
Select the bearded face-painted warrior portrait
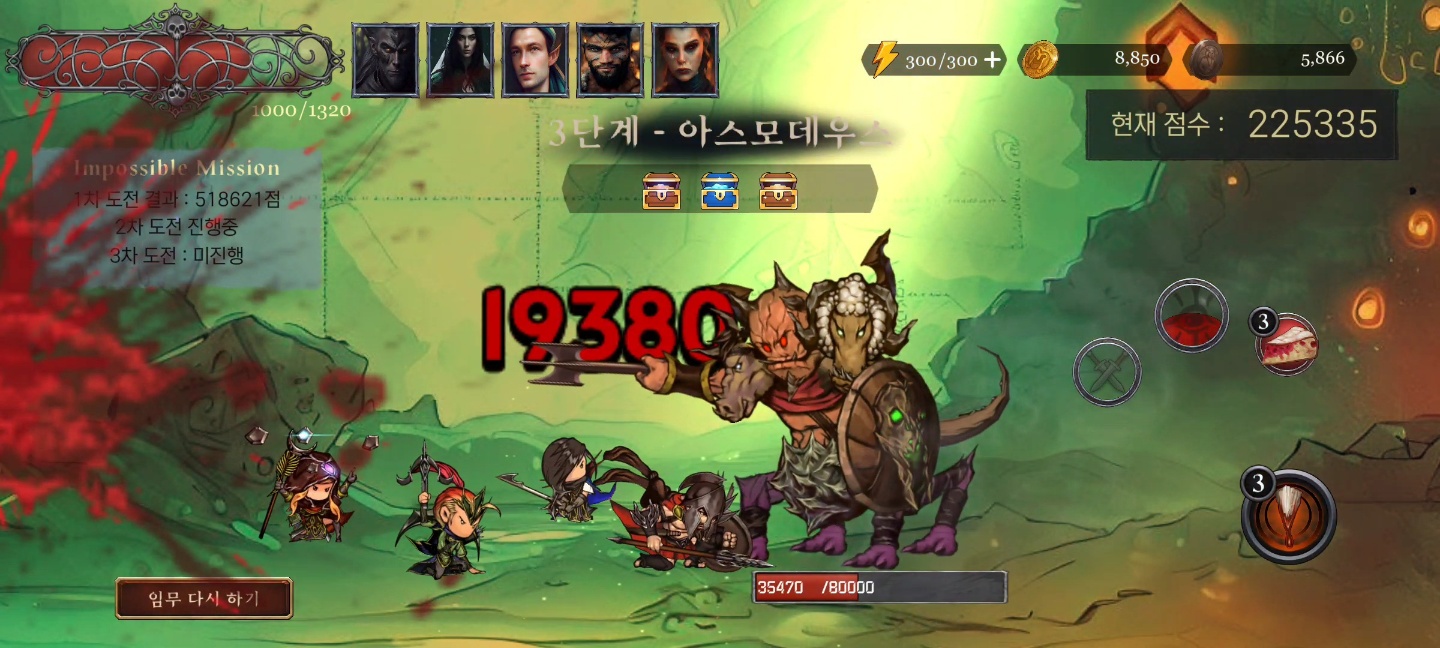pyautogui.click(x=610, y=60)
